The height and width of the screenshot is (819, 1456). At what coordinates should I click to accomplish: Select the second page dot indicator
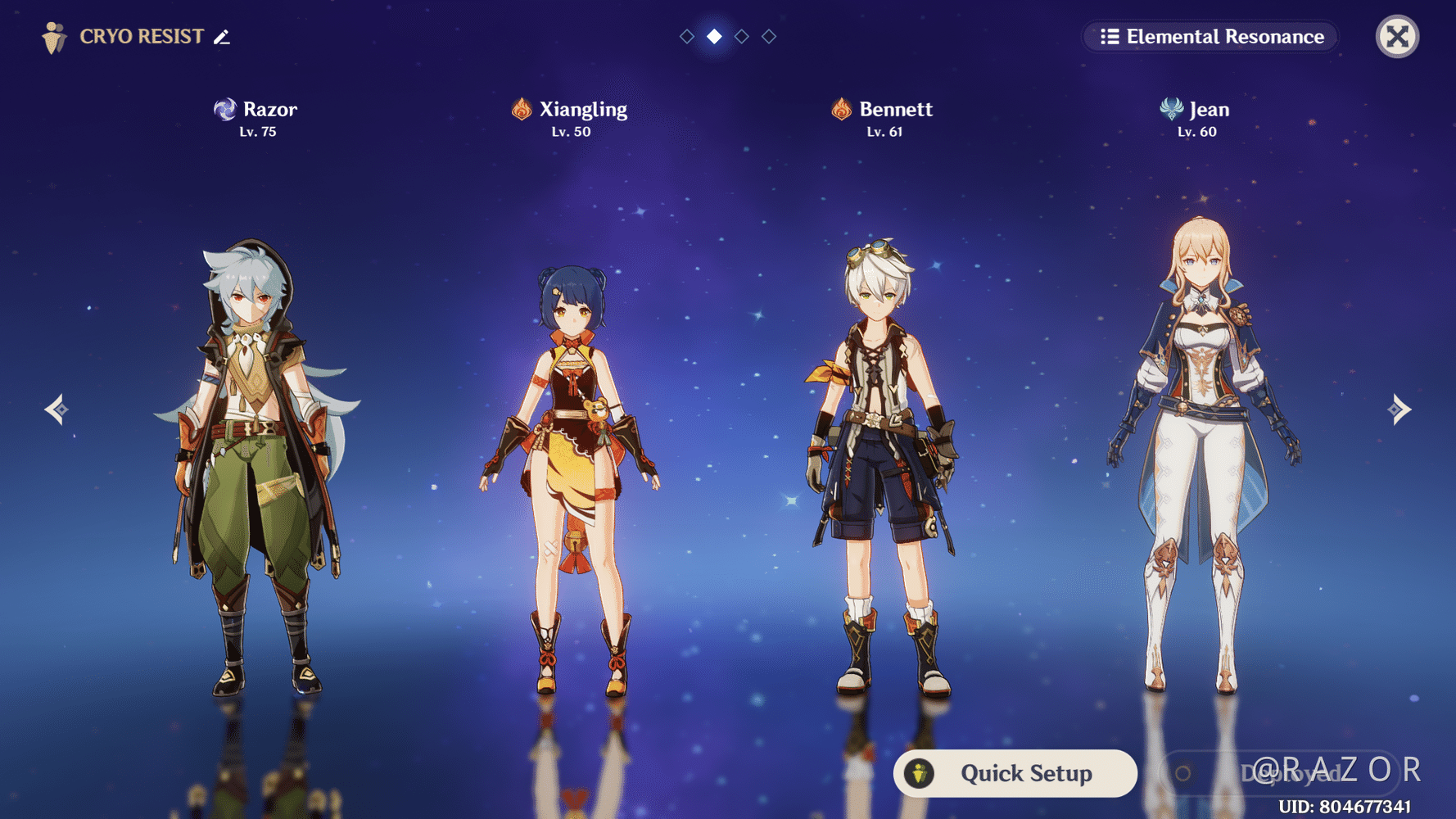tap(713, 36)
